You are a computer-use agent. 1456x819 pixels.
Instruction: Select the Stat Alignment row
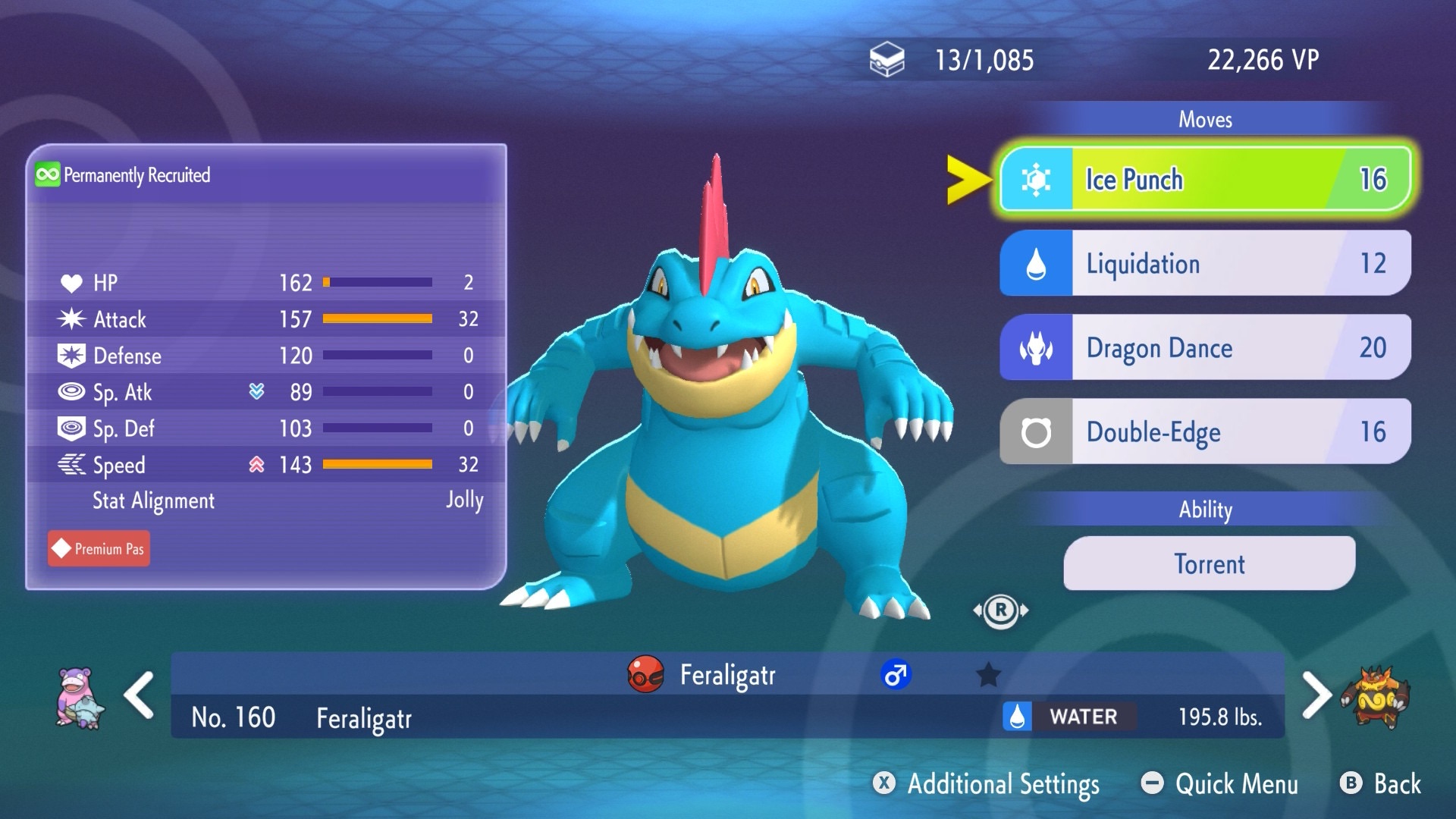tap(265, 501)
